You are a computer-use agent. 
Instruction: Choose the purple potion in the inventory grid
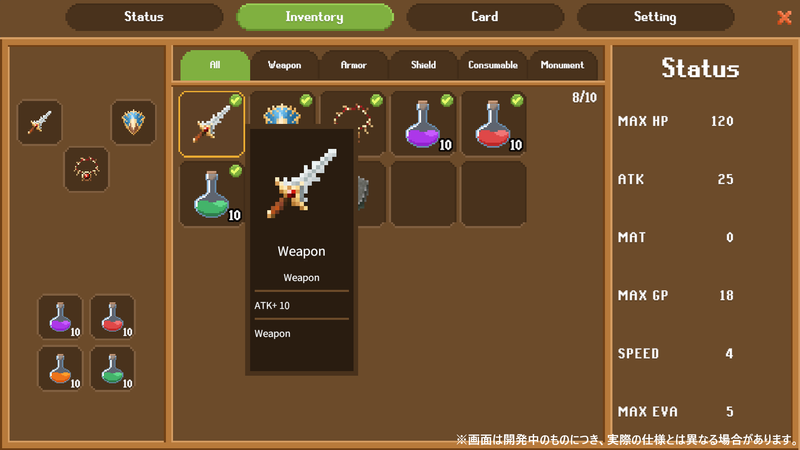pyautogui.click(x=423, y=124)
